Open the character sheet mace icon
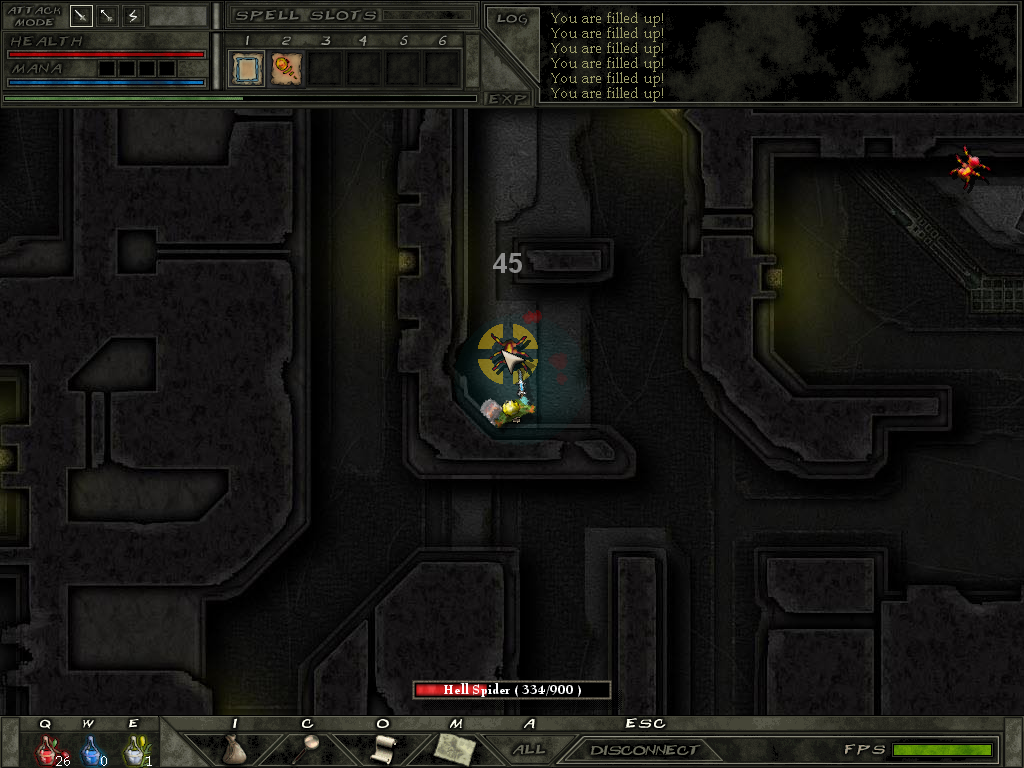Viewport: 1024px width, 768px height. (309, 747)
